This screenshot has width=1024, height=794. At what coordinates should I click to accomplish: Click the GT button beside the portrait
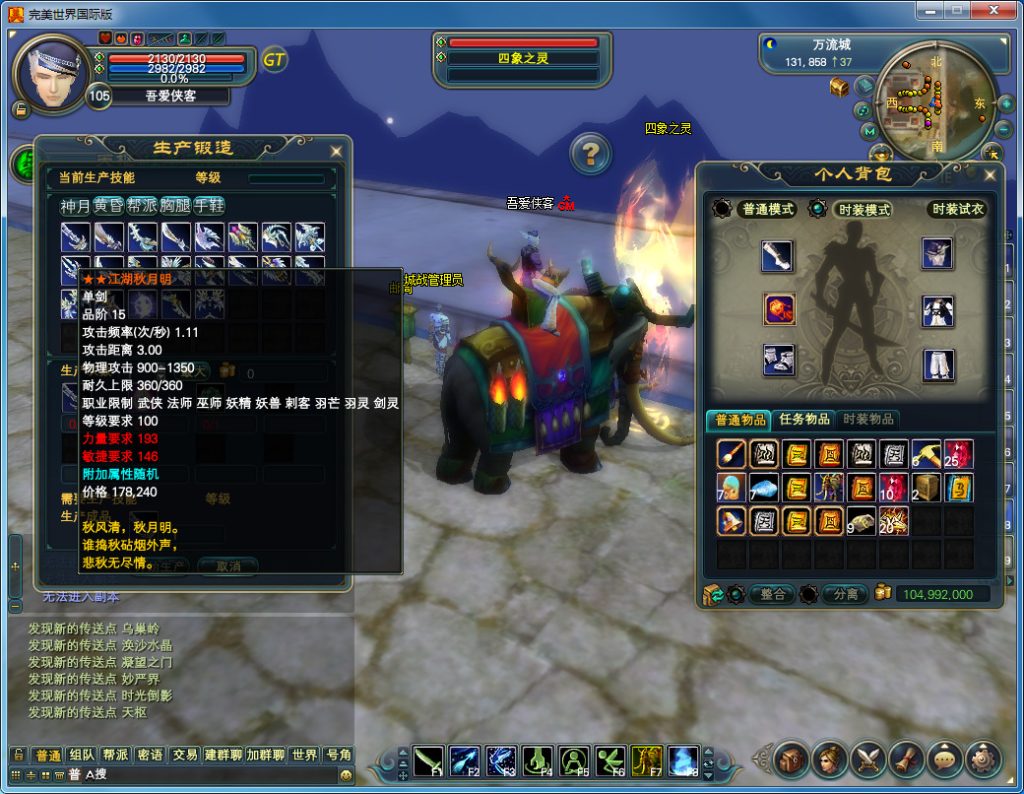[x=274, y=59]
